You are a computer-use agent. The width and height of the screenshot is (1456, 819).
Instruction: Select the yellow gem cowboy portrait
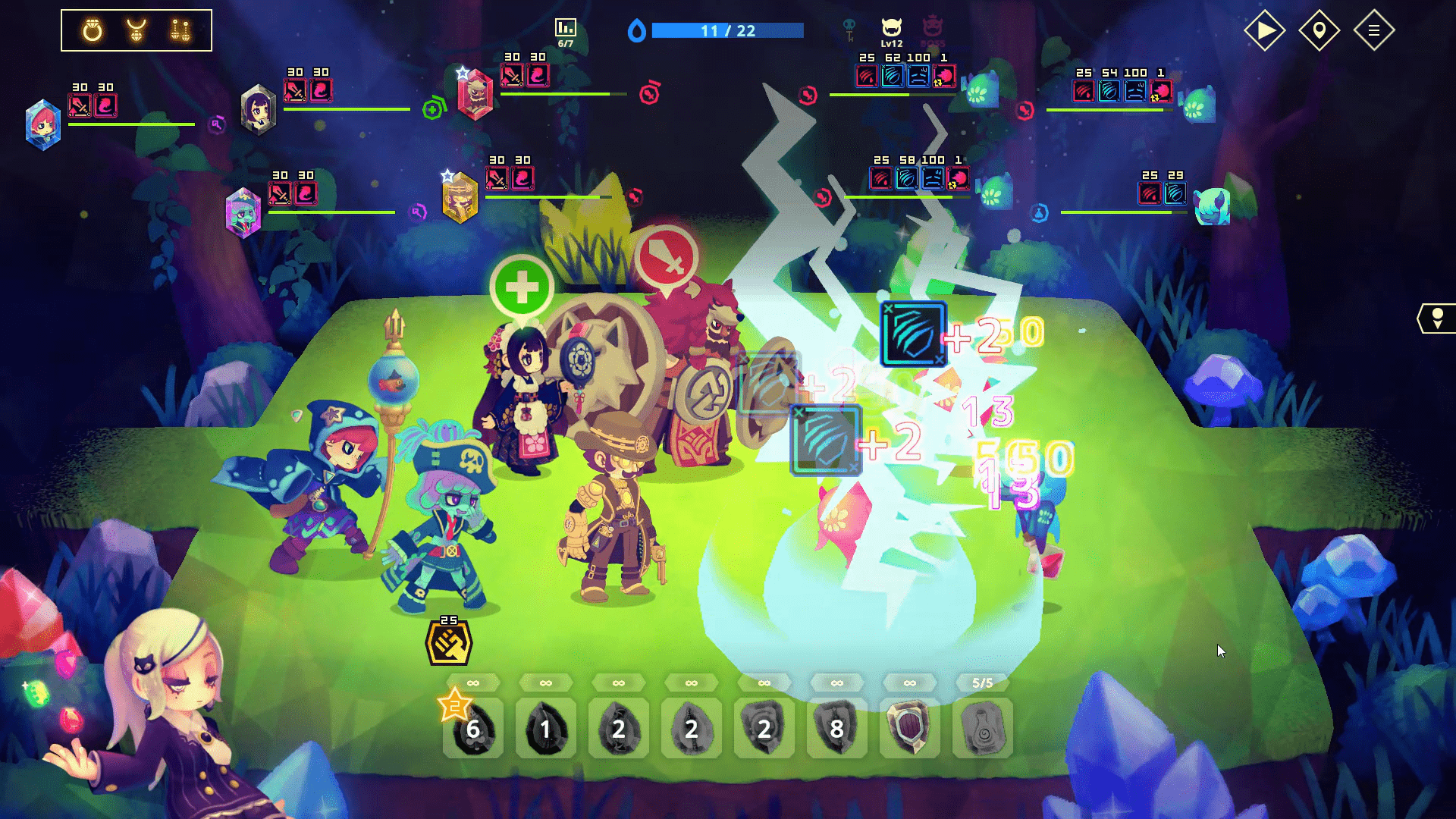[460, 197]
